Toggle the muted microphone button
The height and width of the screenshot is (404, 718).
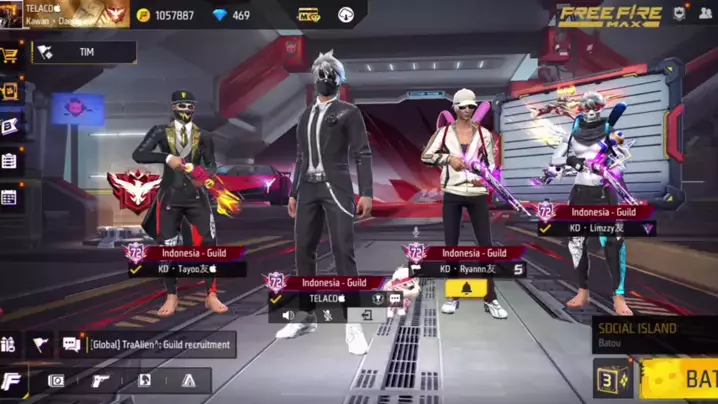pyautogui.click(x=327, y=314)
